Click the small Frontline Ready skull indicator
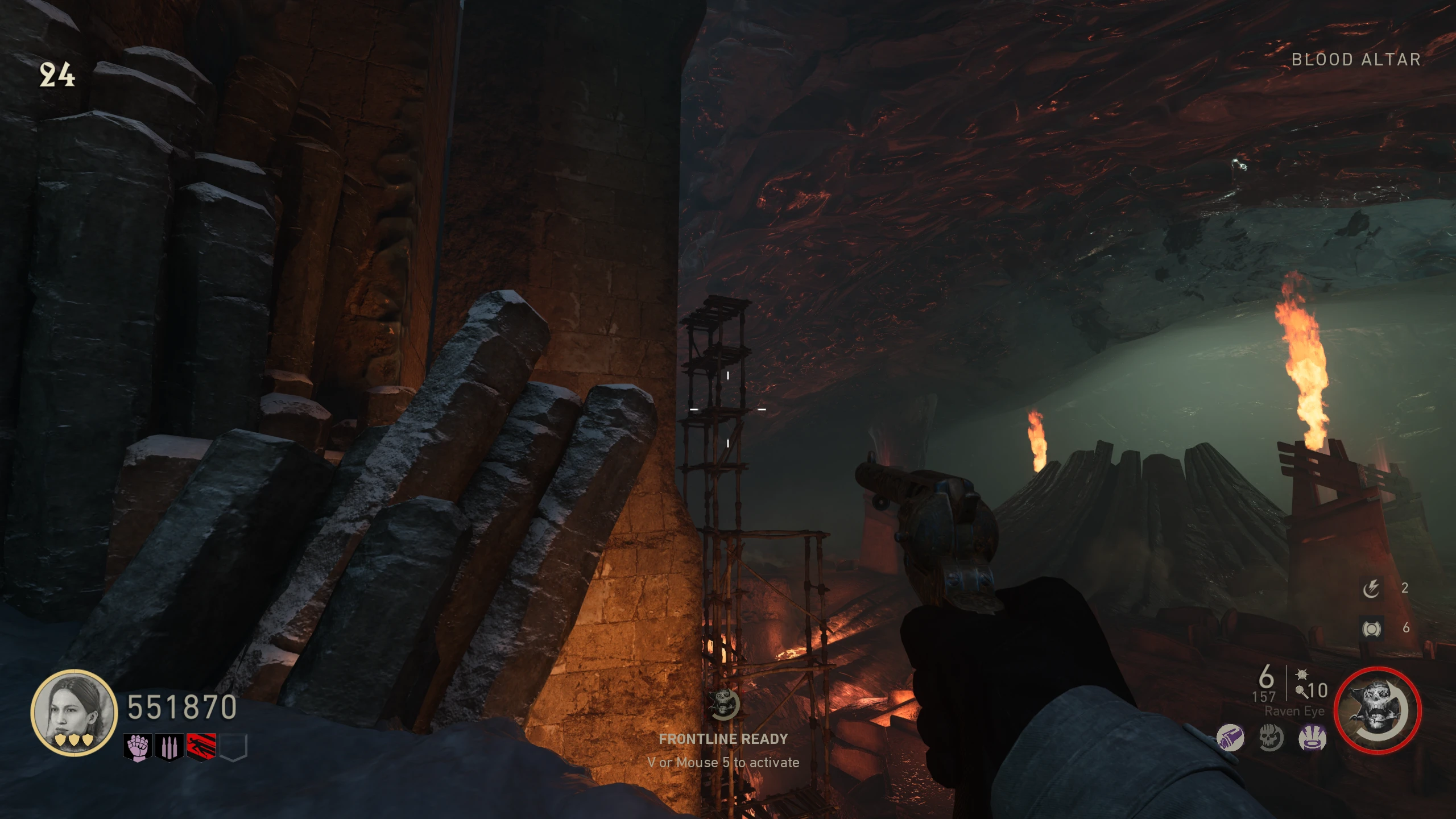 pyautogui.click(x=723, y=705)
